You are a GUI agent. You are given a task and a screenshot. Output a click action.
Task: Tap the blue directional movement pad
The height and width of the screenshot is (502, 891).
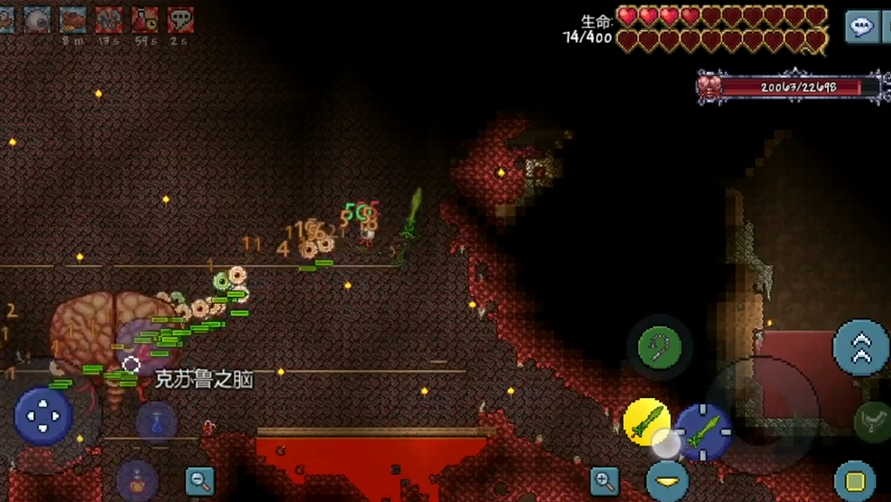click(43, 415)
